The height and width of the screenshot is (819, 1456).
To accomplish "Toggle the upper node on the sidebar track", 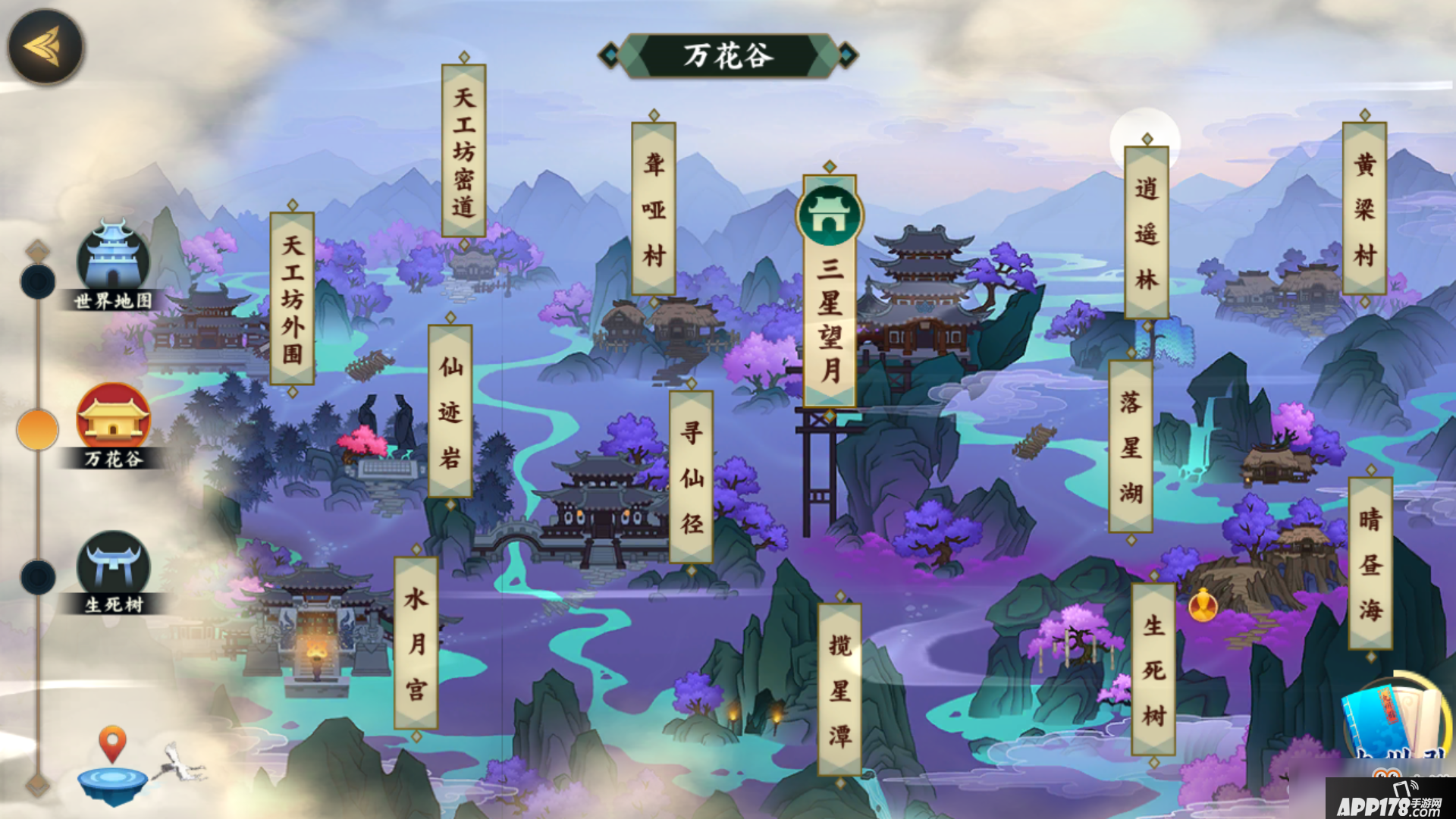I will [36, 279].
